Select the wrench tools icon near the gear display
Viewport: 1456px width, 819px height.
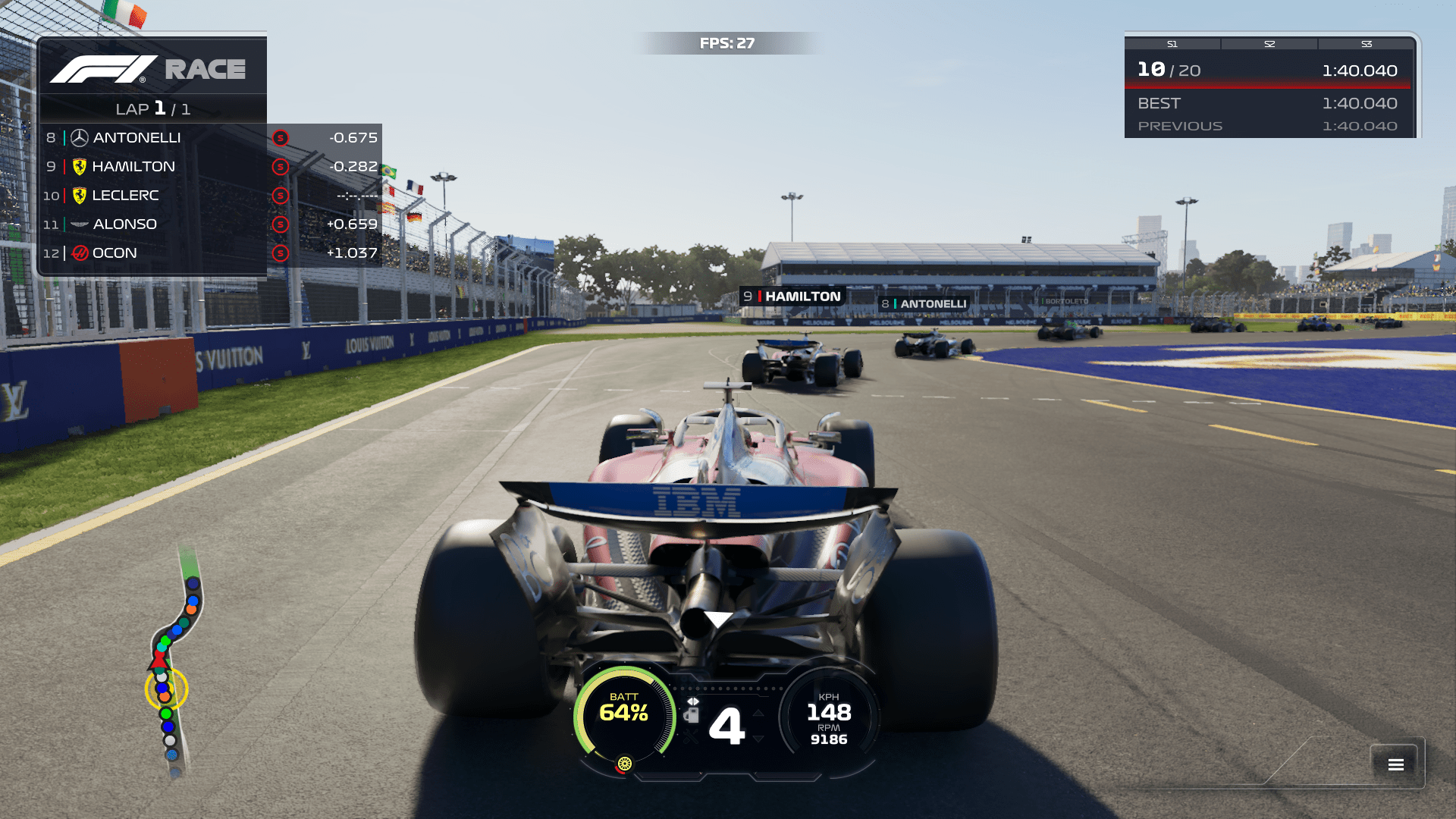pos(690,734)
